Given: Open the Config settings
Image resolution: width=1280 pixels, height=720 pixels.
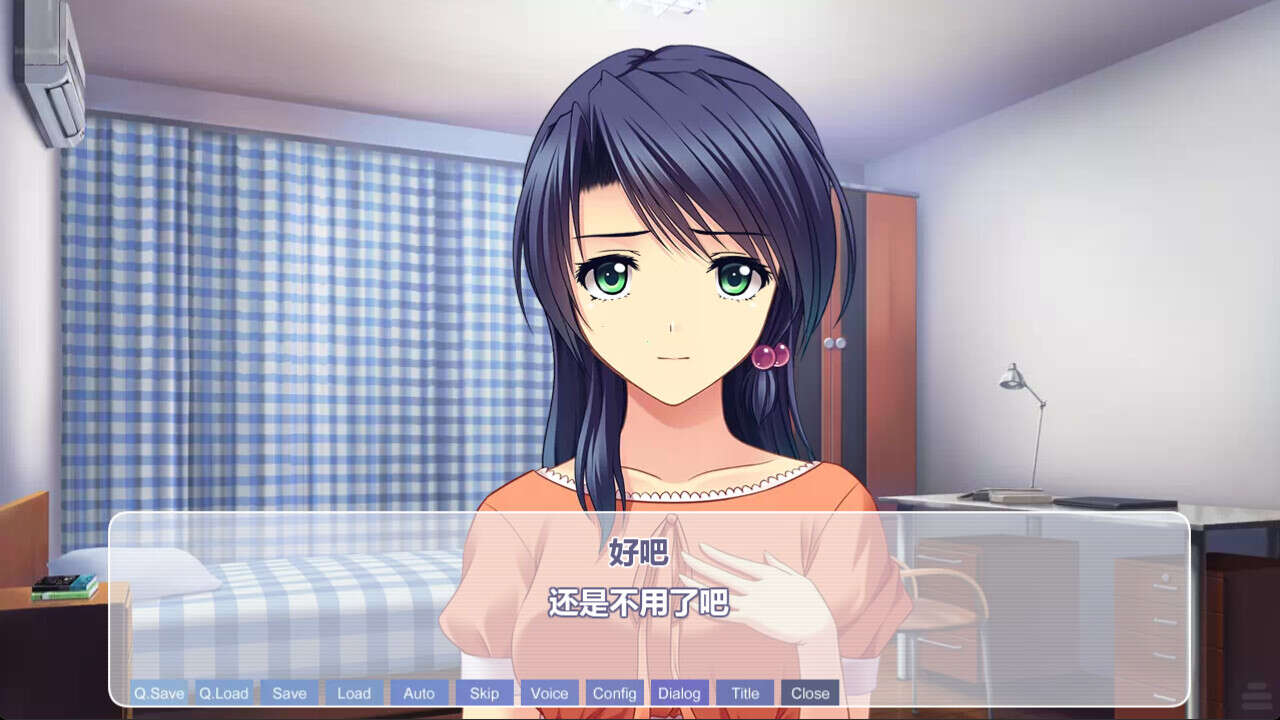Looking at the screenshot, I should pyautogui.click(x=614, y=693).
